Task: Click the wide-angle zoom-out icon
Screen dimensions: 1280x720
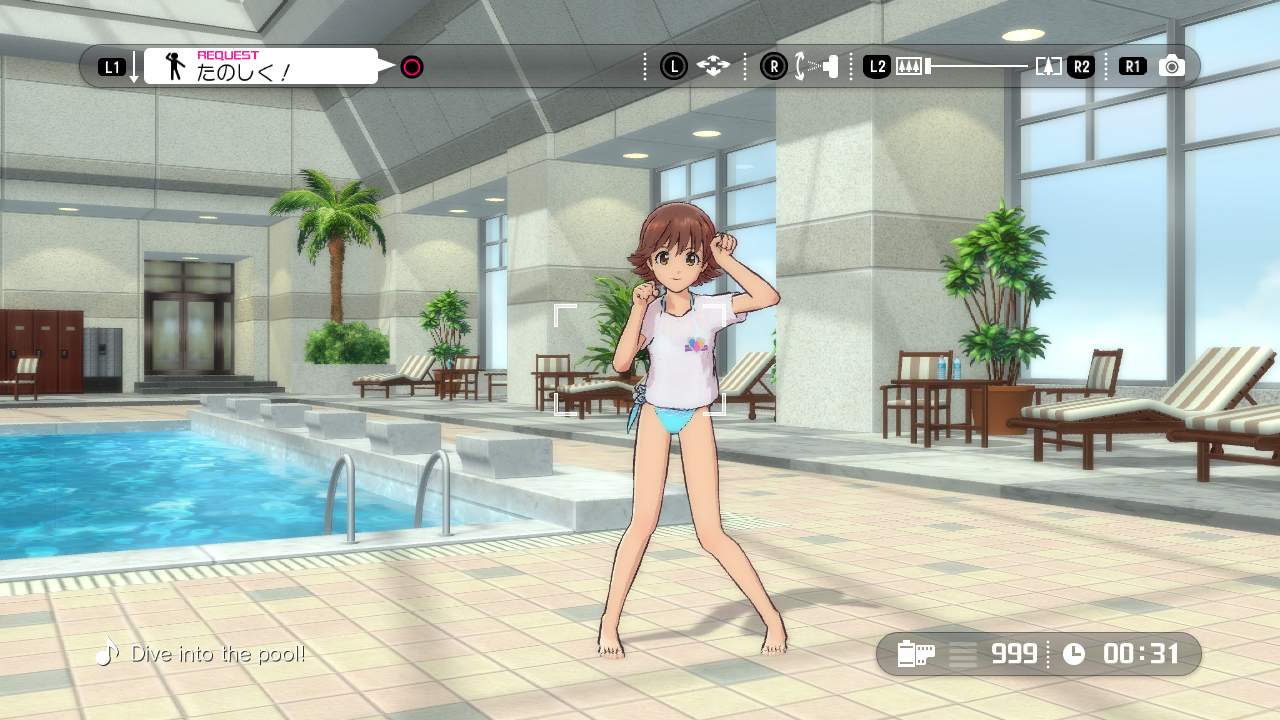Action: coord(908,66)
